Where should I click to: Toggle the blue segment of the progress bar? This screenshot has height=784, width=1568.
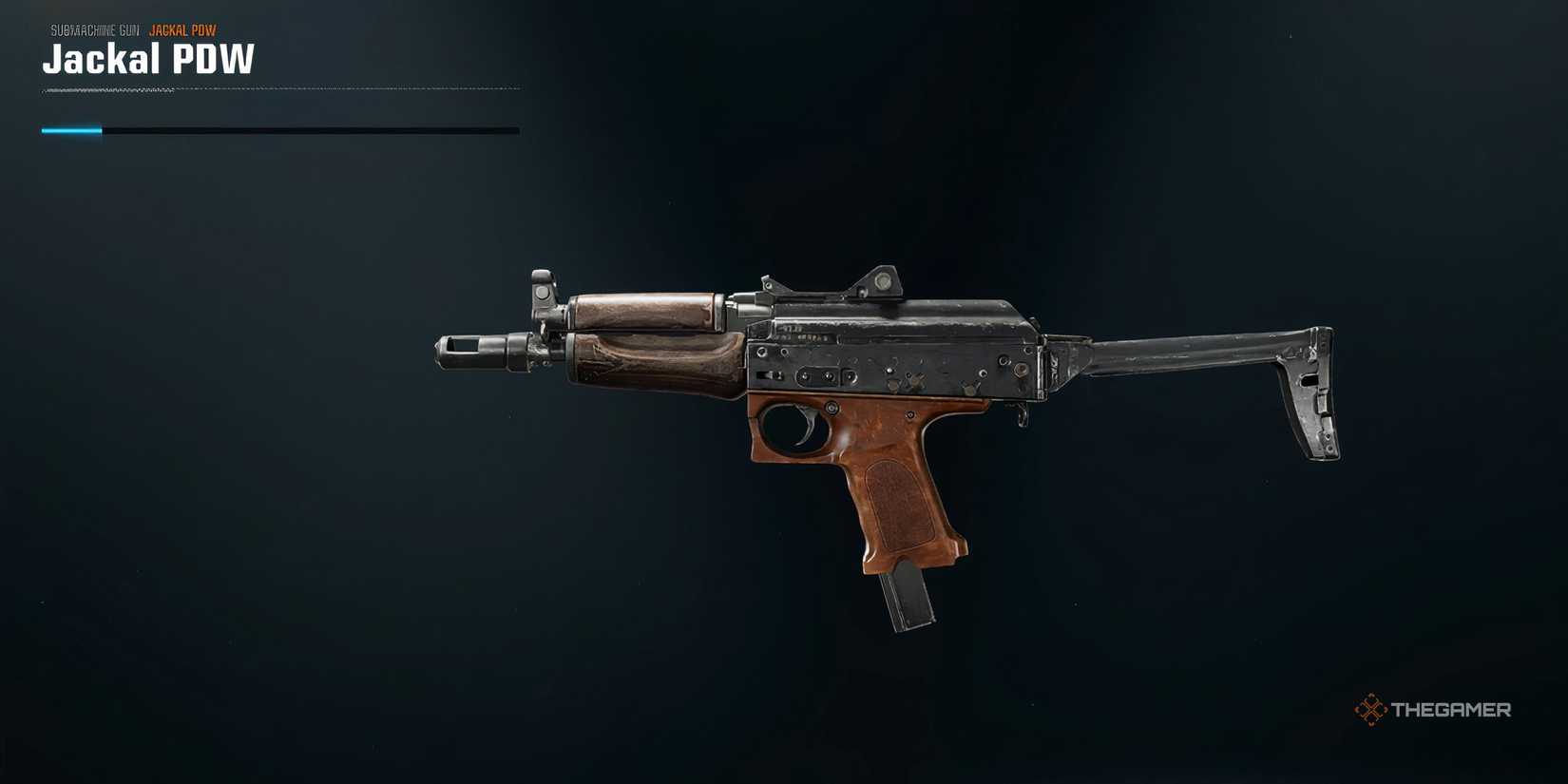71,129
